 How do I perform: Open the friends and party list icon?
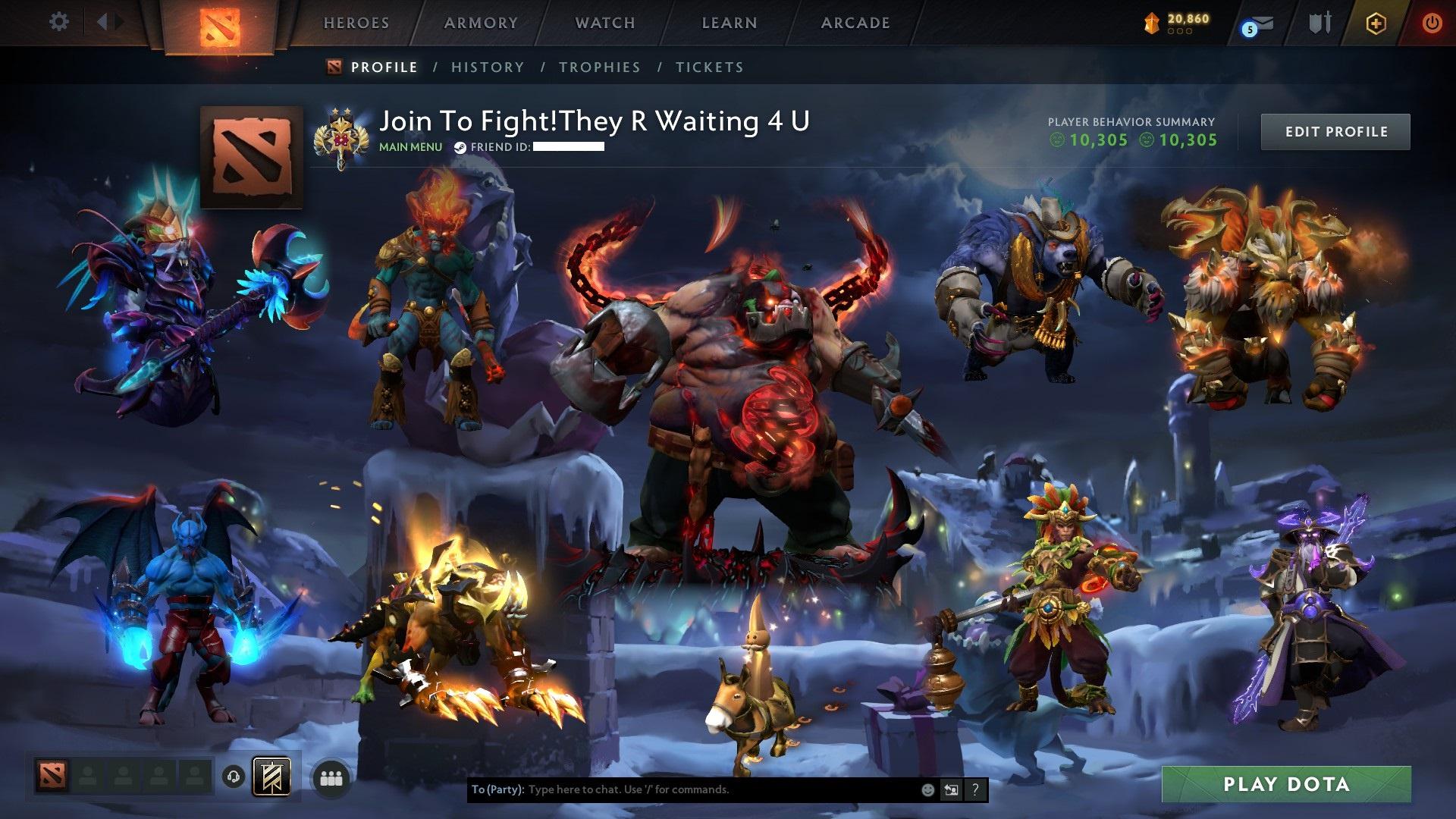331,777
